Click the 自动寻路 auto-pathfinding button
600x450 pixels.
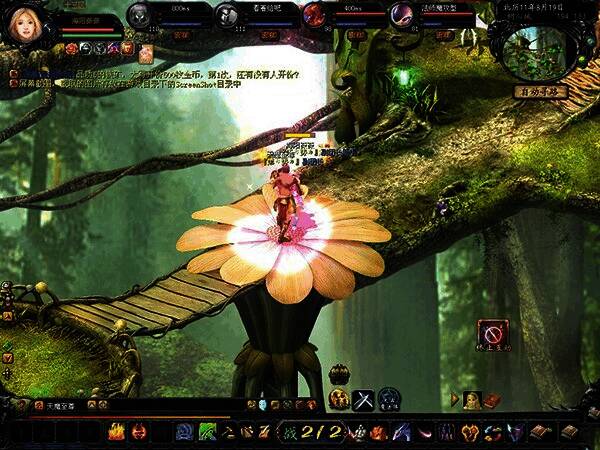pyautogui.click(x=540, y=91)
